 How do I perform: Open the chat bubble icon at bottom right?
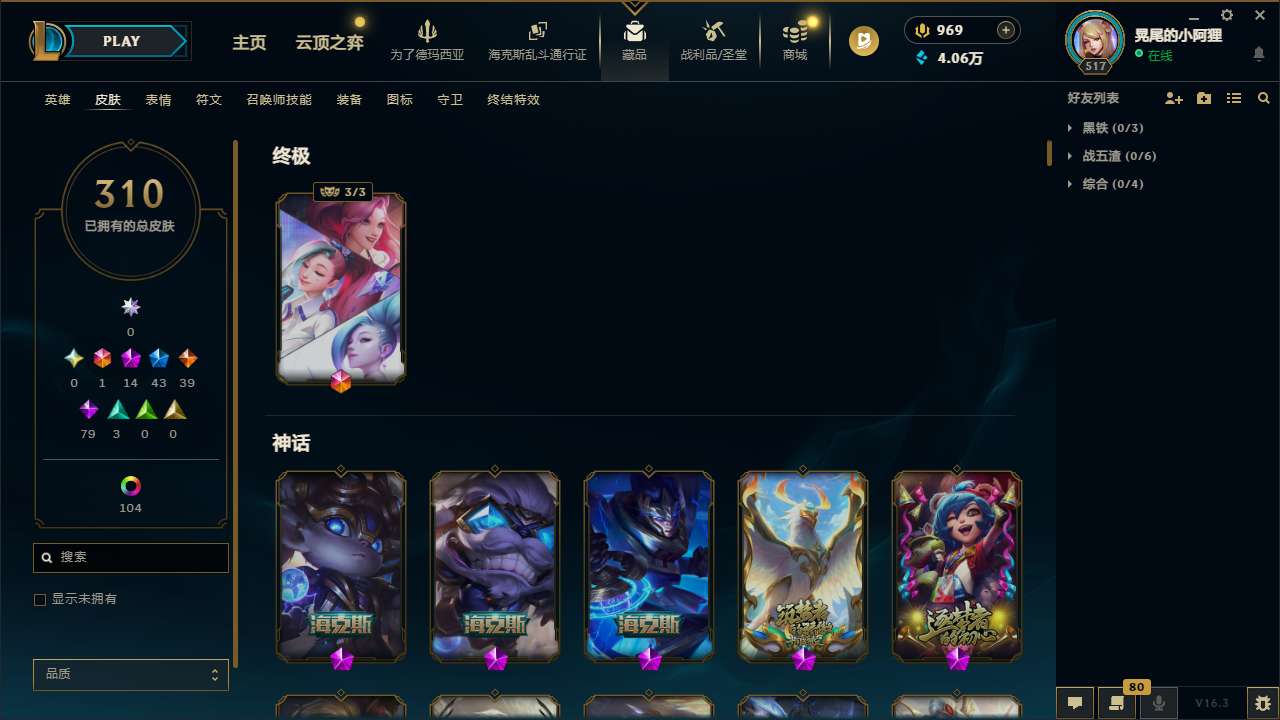[x=1074, y=702]
